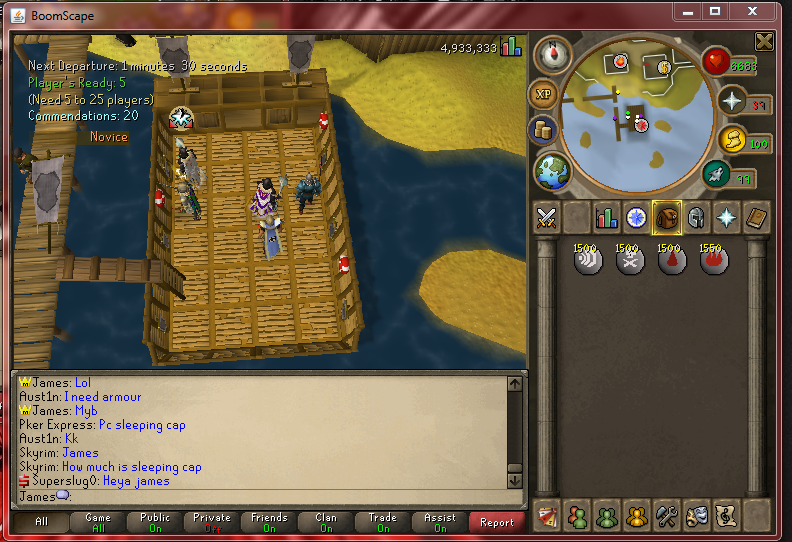Switch to the Prayer star tab
The image size is (792, 542).
tap(726, 217)
